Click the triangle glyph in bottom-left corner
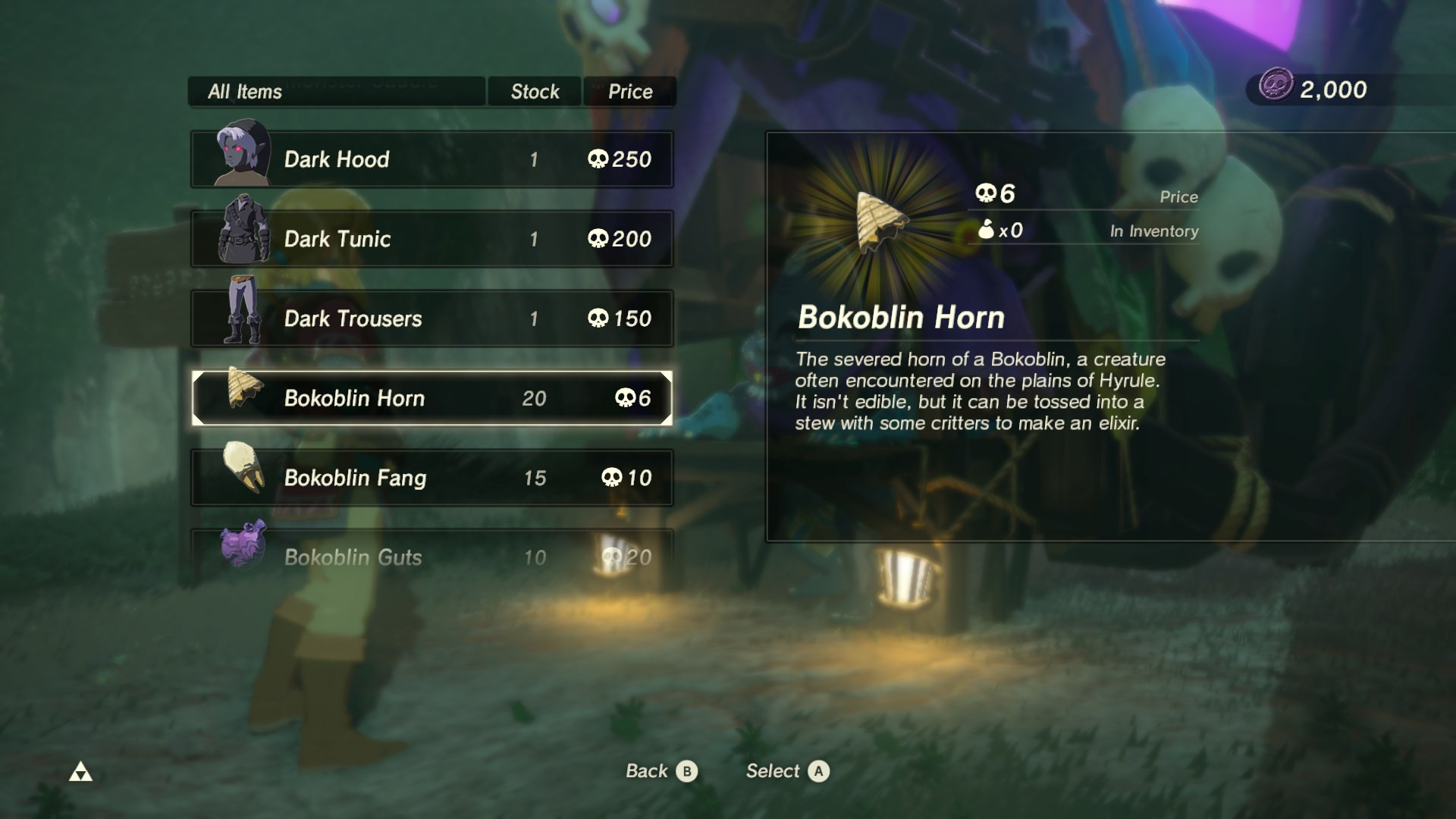The image size is (1456, 819). 82,771
